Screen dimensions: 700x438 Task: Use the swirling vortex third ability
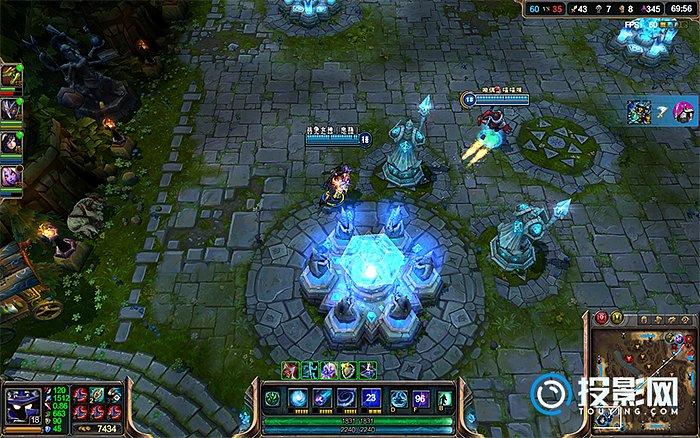pyautogui.click(x=345, y=398)
